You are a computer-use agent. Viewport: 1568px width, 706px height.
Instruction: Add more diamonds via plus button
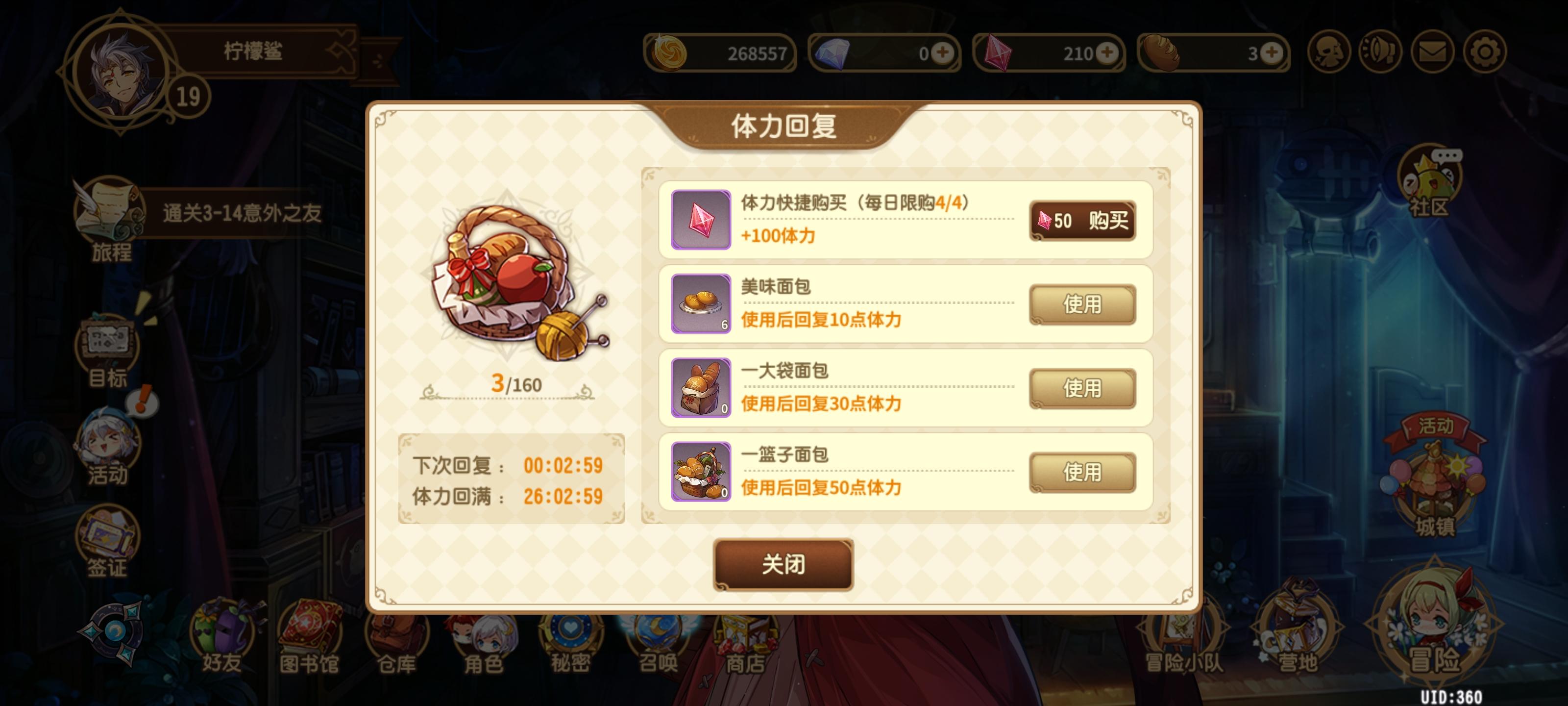pos(943,53)
